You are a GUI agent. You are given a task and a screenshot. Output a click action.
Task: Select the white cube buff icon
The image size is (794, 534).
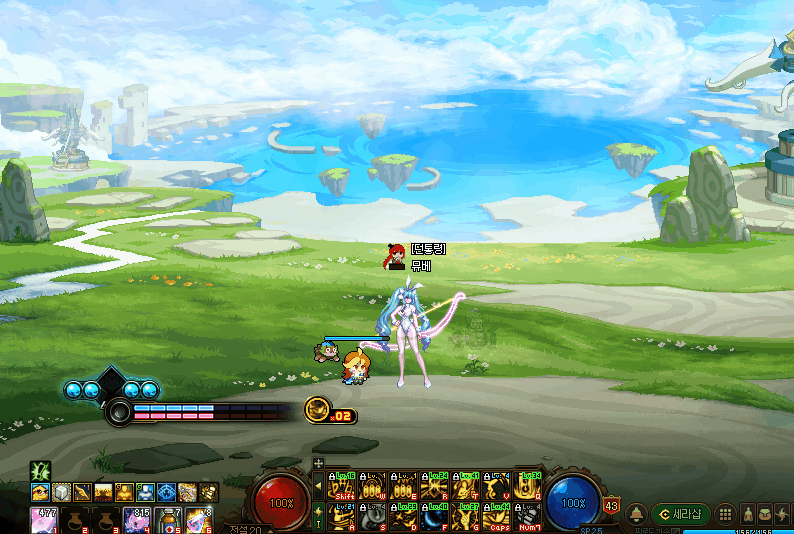coord(61,492)
